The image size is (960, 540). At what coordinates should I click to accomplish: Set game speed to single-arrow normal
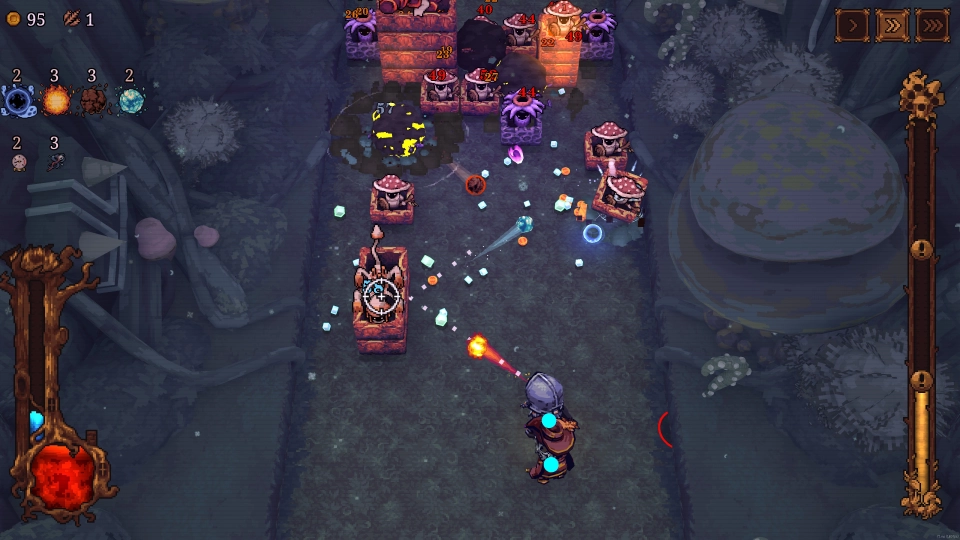pyautogui.click(x=852, y=25)
